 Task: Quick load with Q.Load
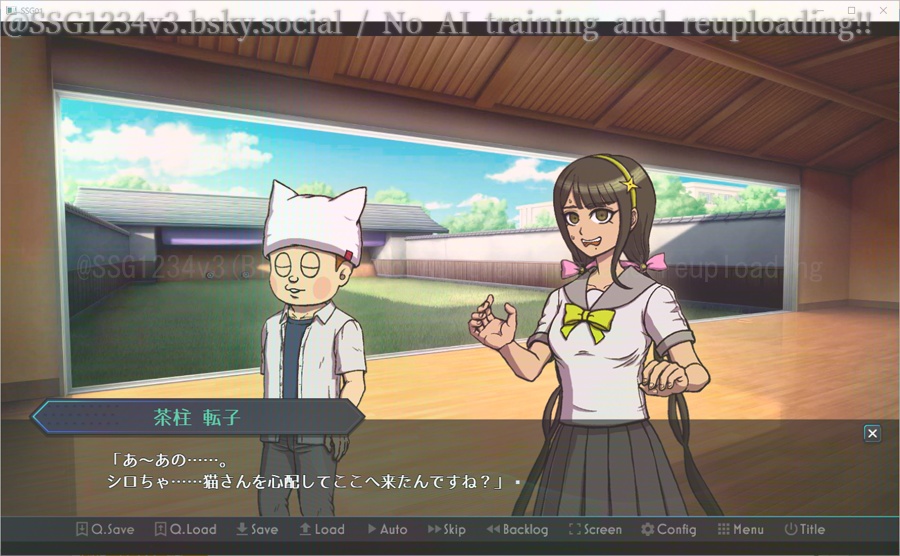click(x=185, y=529)
